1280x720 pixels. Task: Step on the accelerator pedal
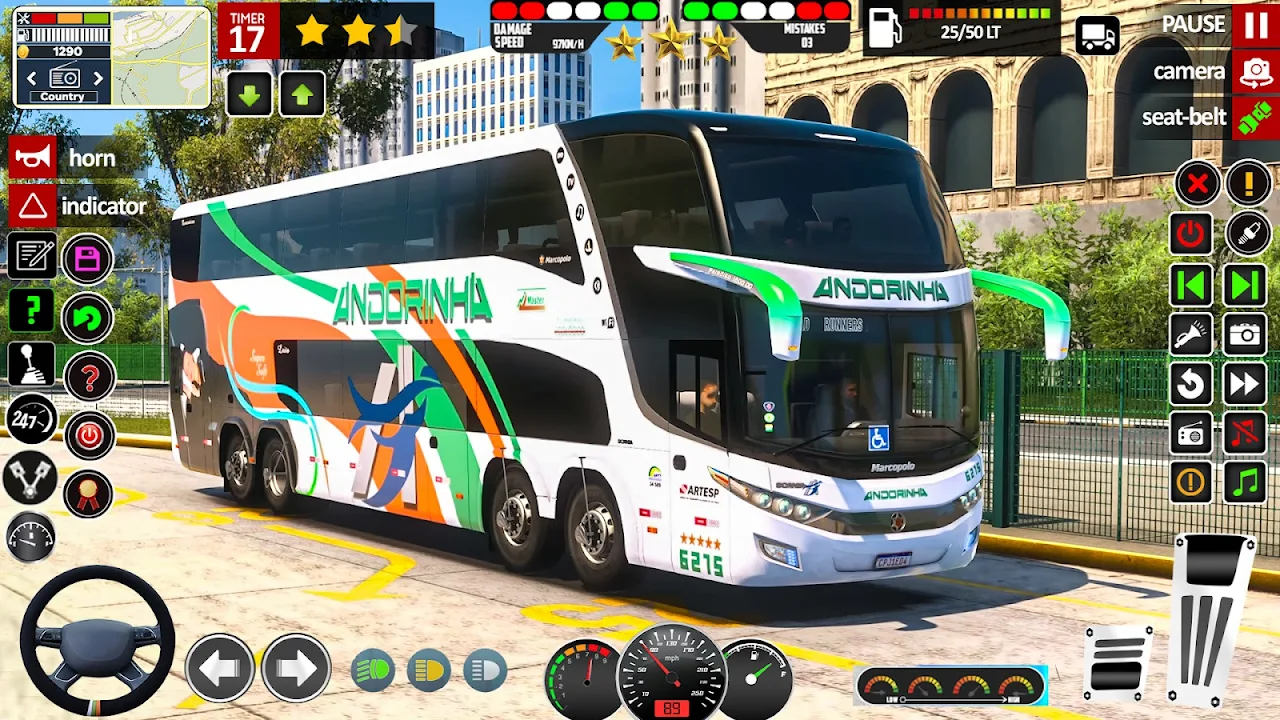click(1213, 620)
